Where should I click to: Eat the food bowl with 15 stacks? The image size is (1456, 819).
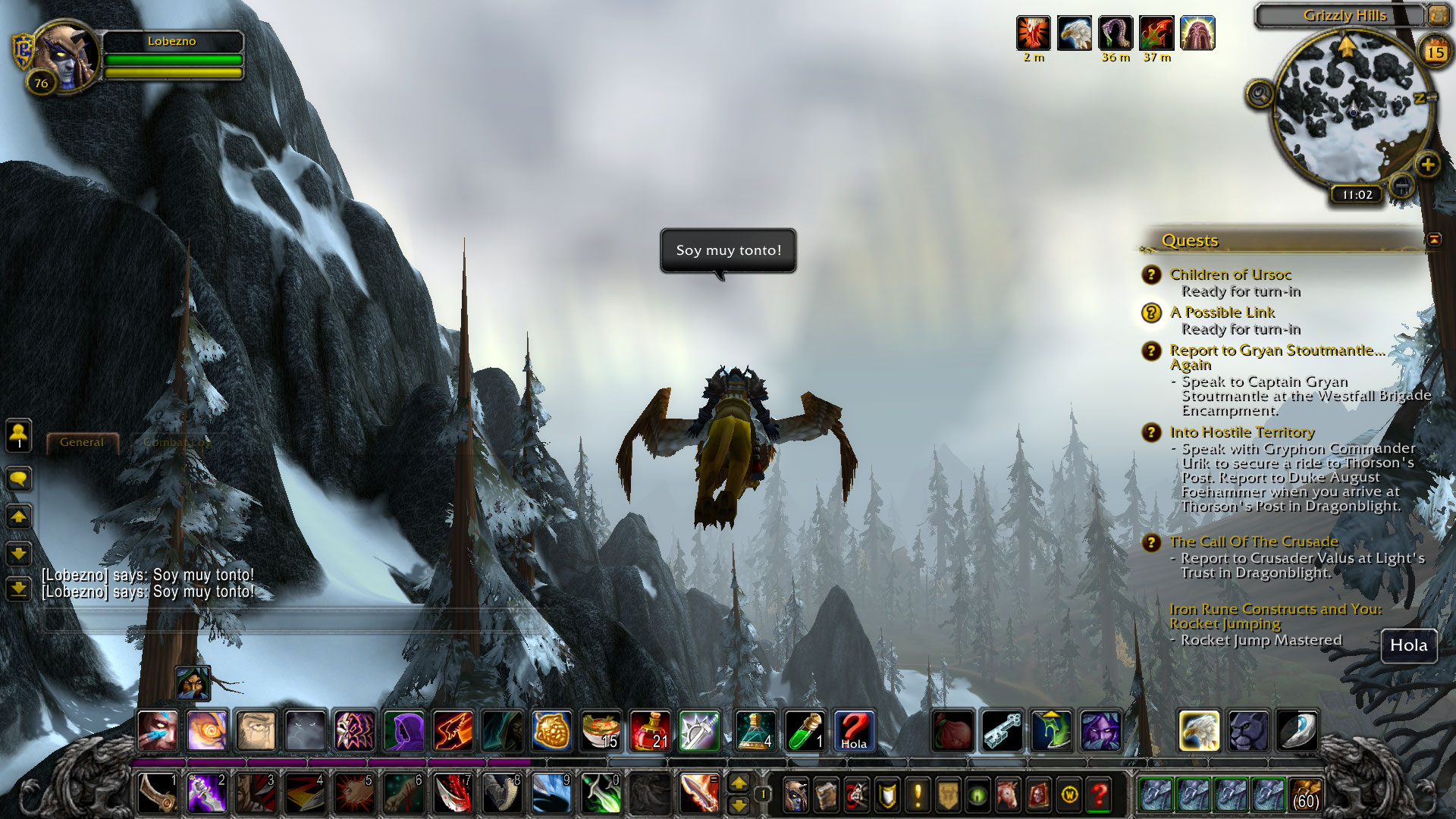coord(601,731)
